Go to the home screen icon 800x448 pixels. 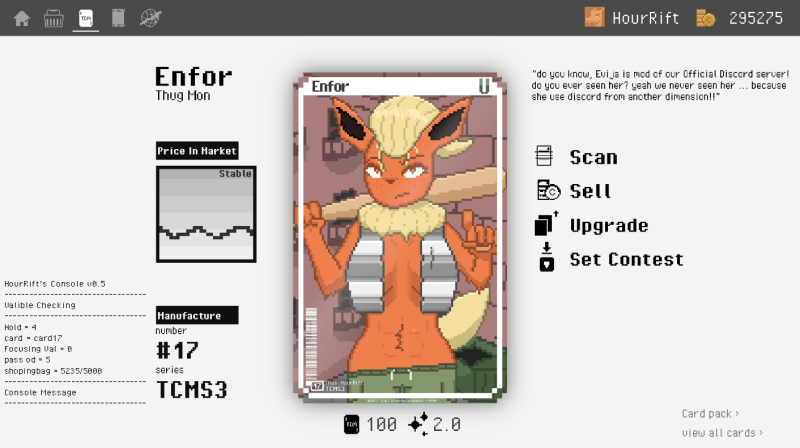[21, 18]
